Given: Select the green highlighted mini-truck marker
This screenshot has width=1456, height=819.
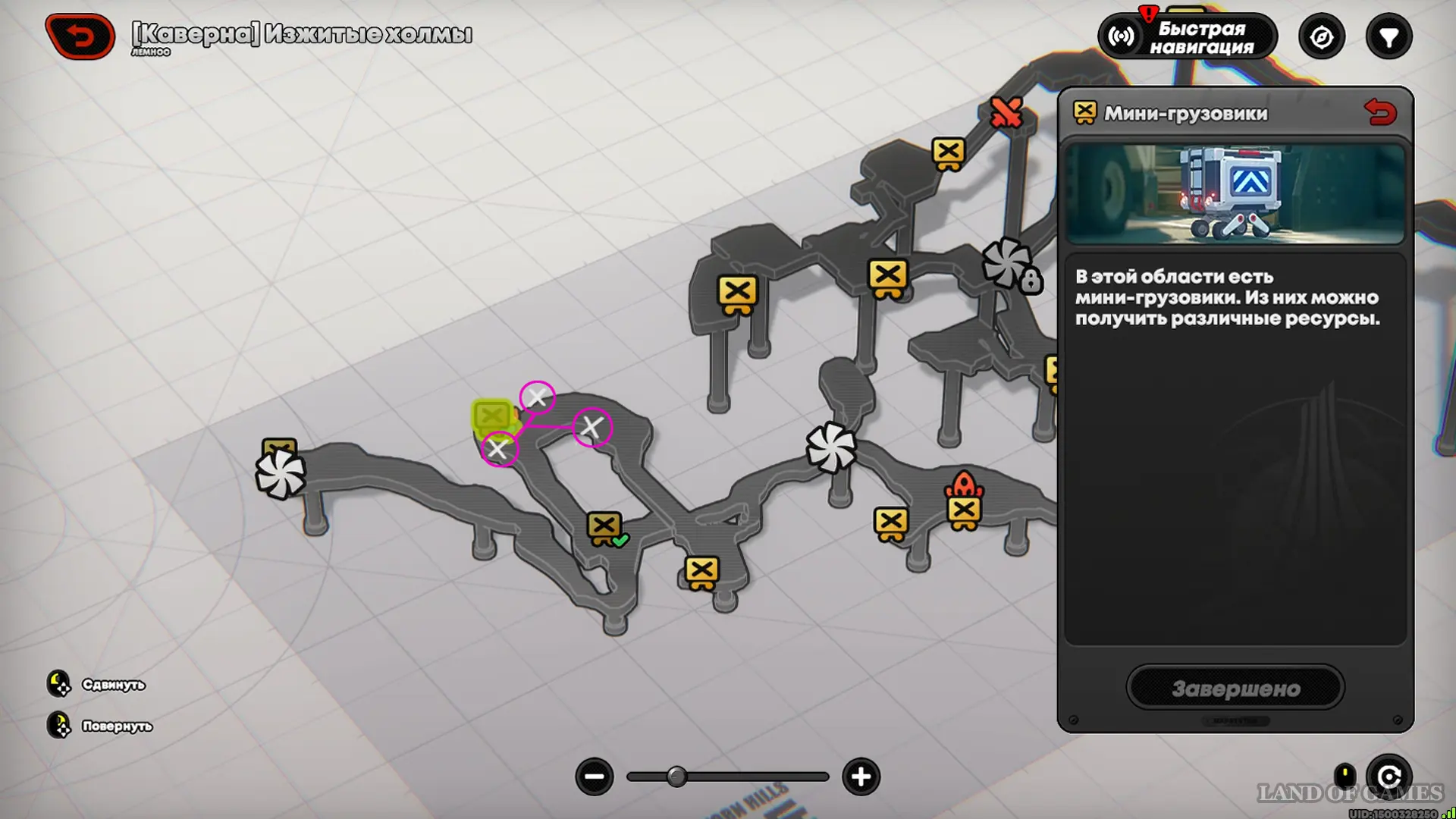Looking at the screenshot, I should click(492, 416).
